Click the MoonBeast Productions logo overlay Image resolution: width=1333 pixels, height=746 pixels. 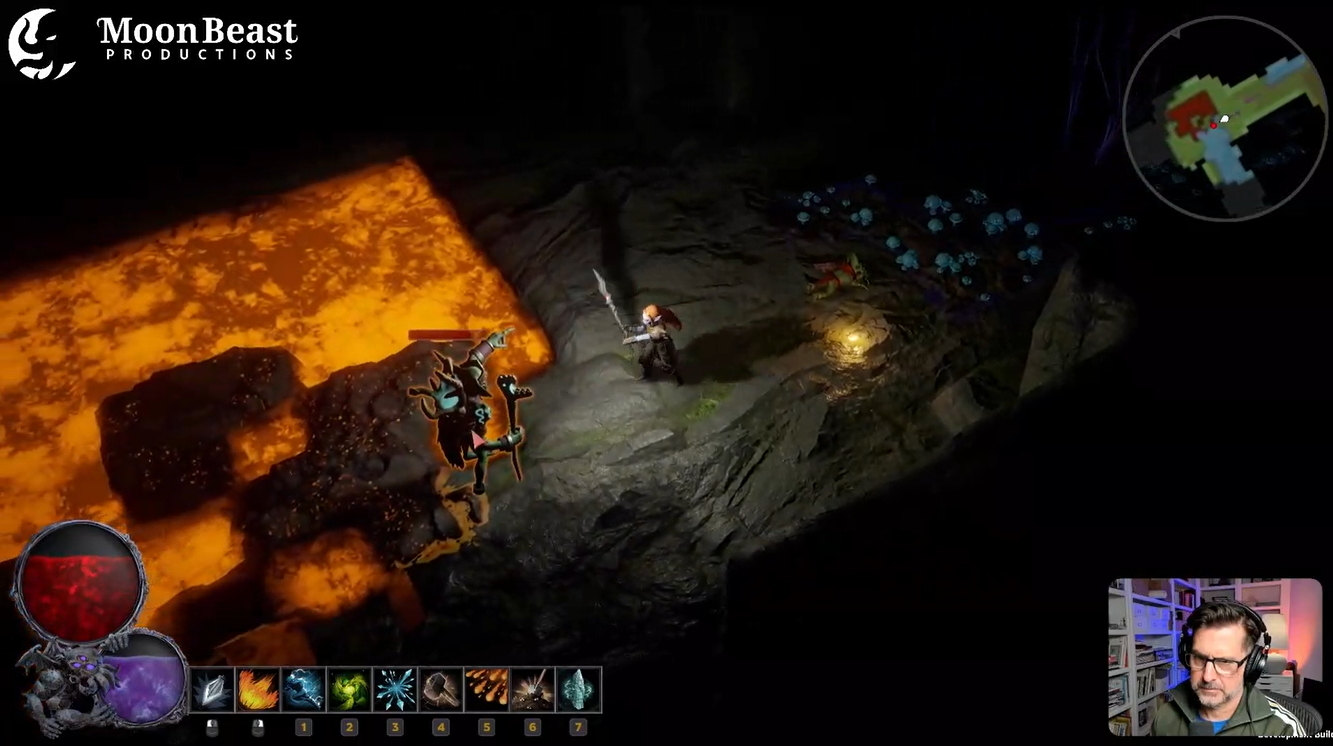[x=153, y=42]
